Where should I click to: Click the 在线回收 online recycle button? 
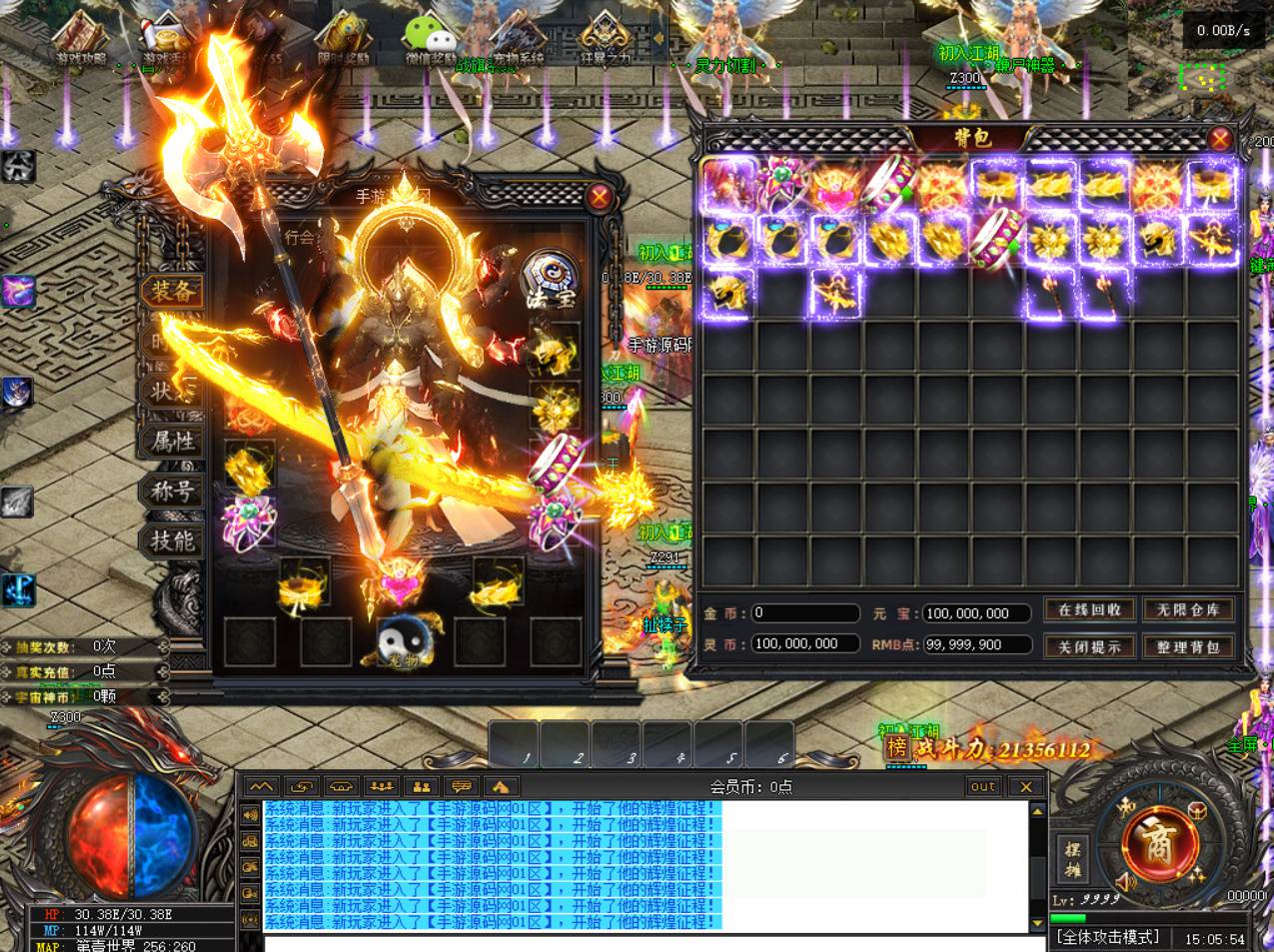1089,610
